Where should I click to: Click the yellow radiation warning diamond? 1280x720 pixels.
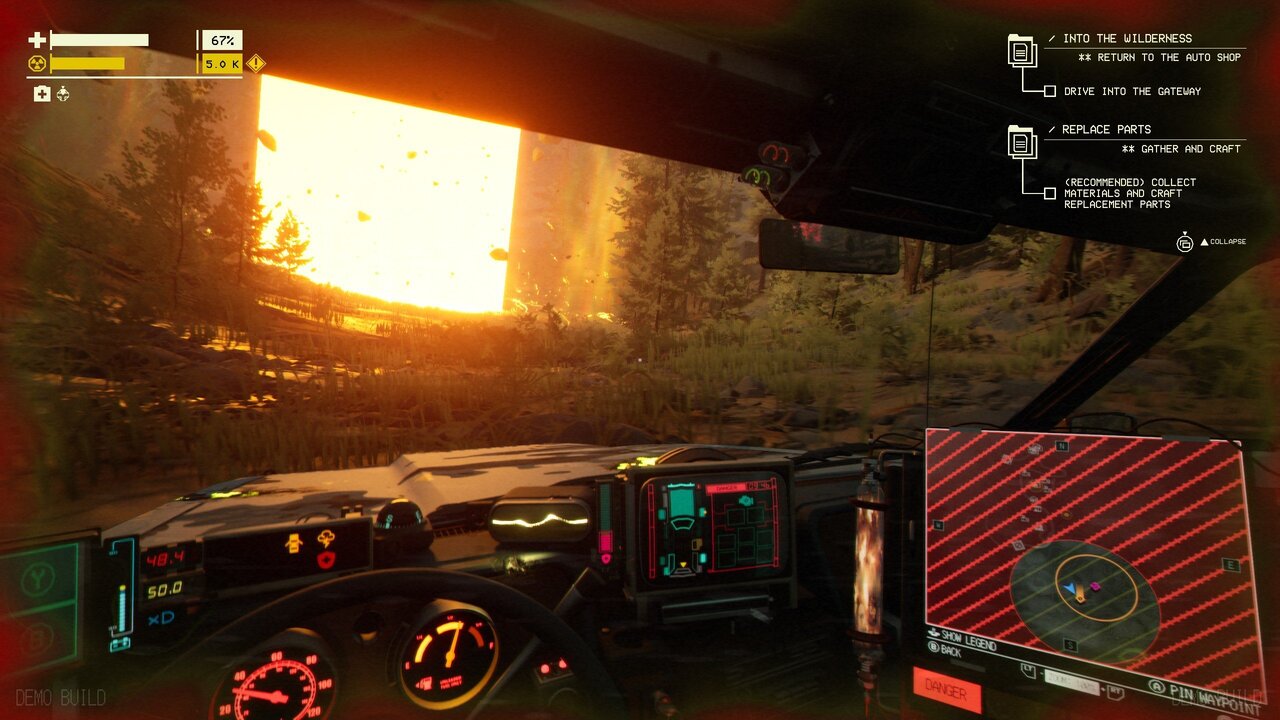256,64
